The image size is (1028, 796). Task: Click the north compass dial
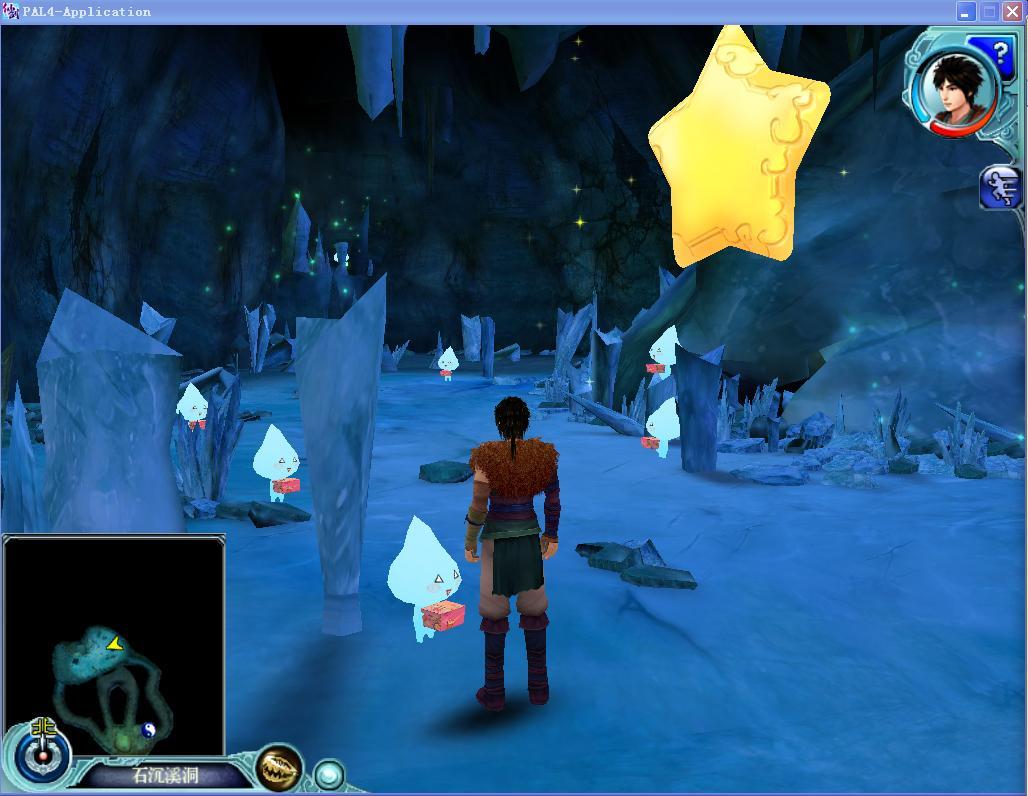point(43,751)
